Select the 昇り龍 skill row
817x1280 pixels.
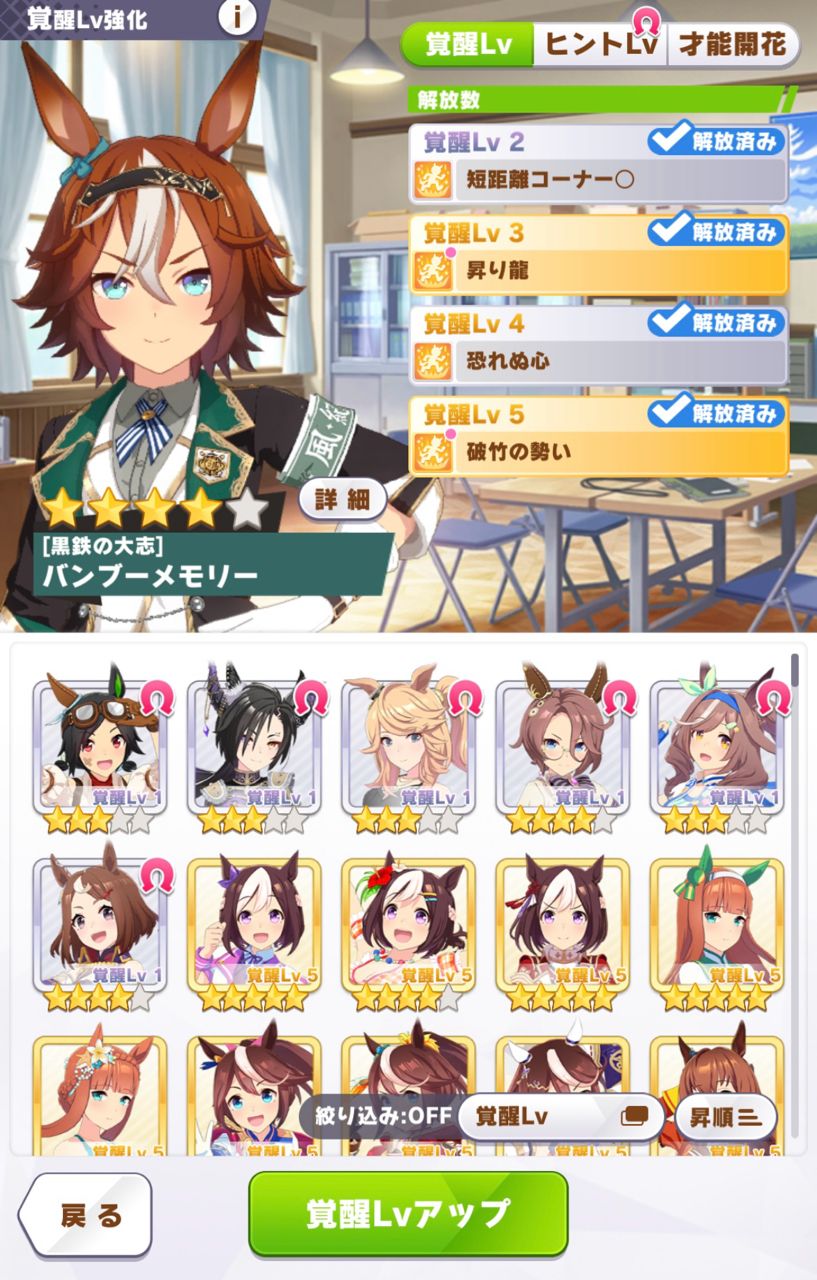coord(598,270)
